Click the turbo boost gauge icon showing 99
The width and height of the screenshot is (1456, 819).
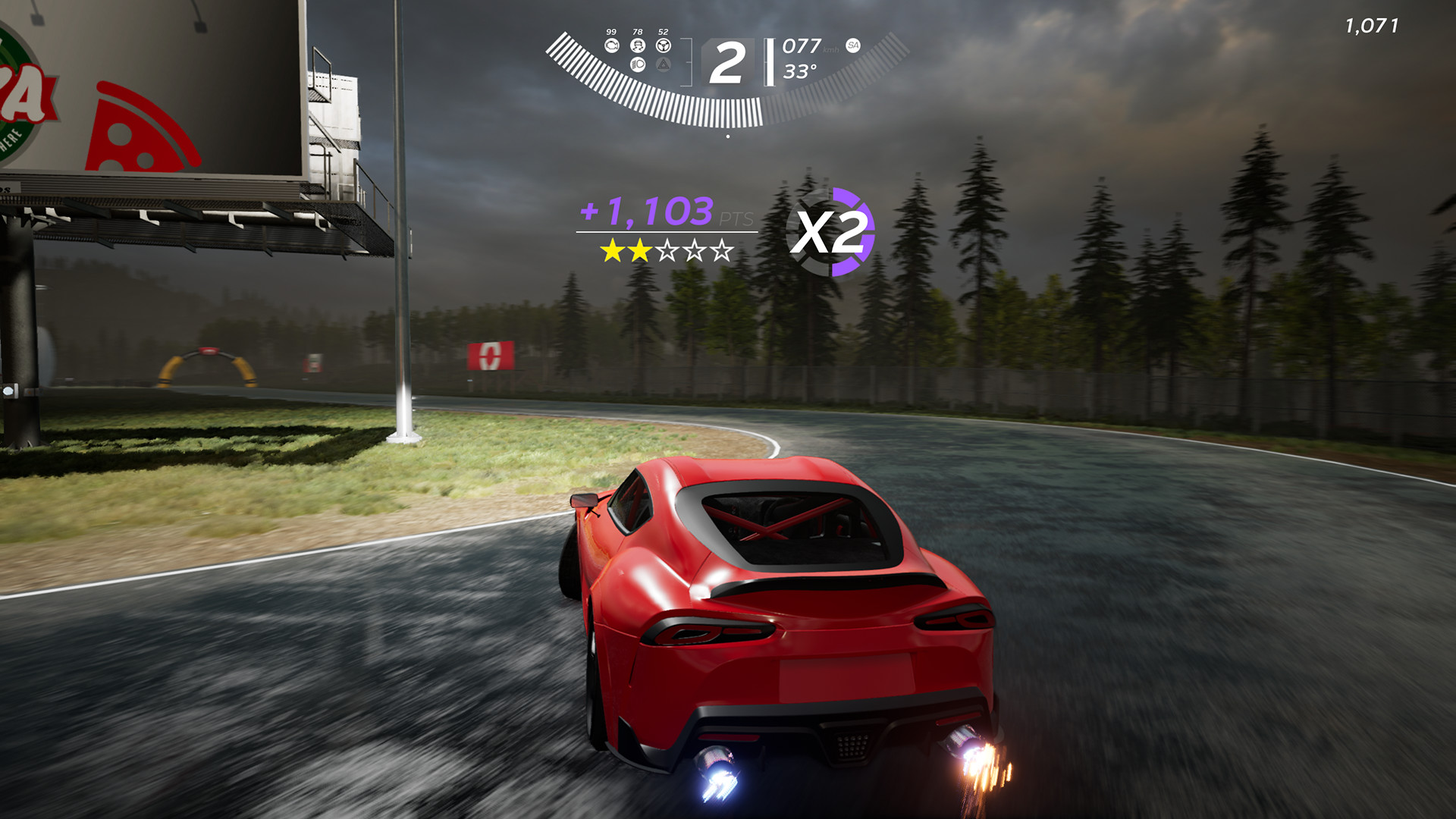(x=613, y=46)
